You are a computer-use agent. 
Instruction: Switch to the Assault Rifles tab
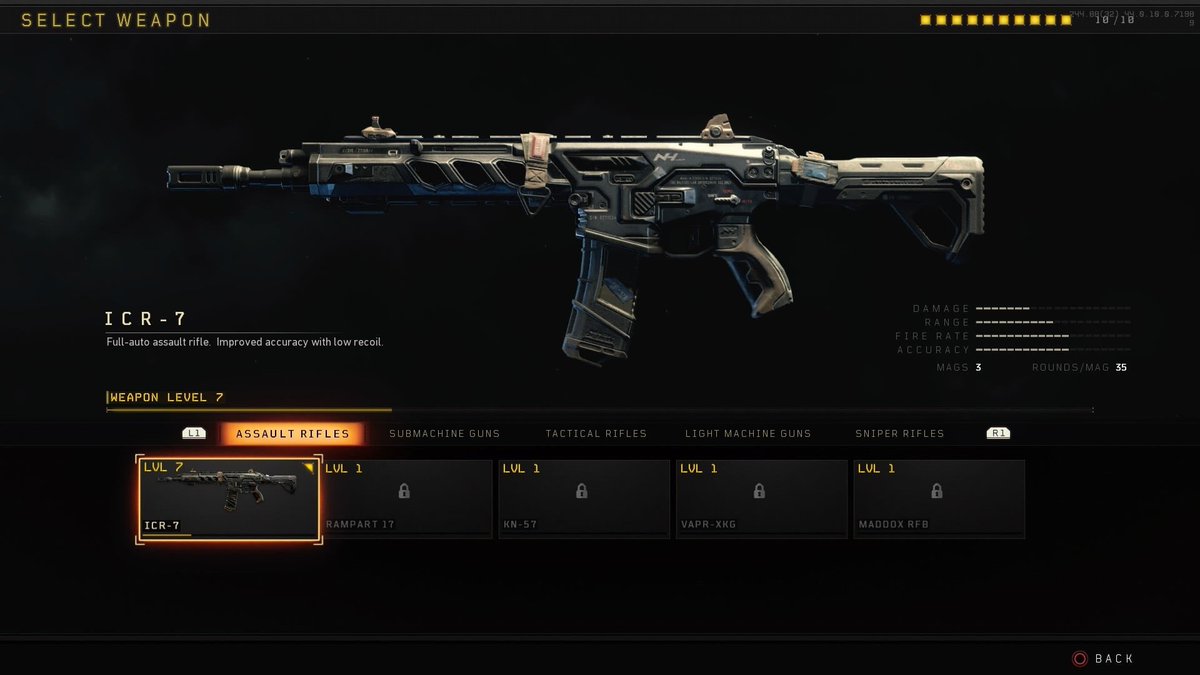[292, 434]
